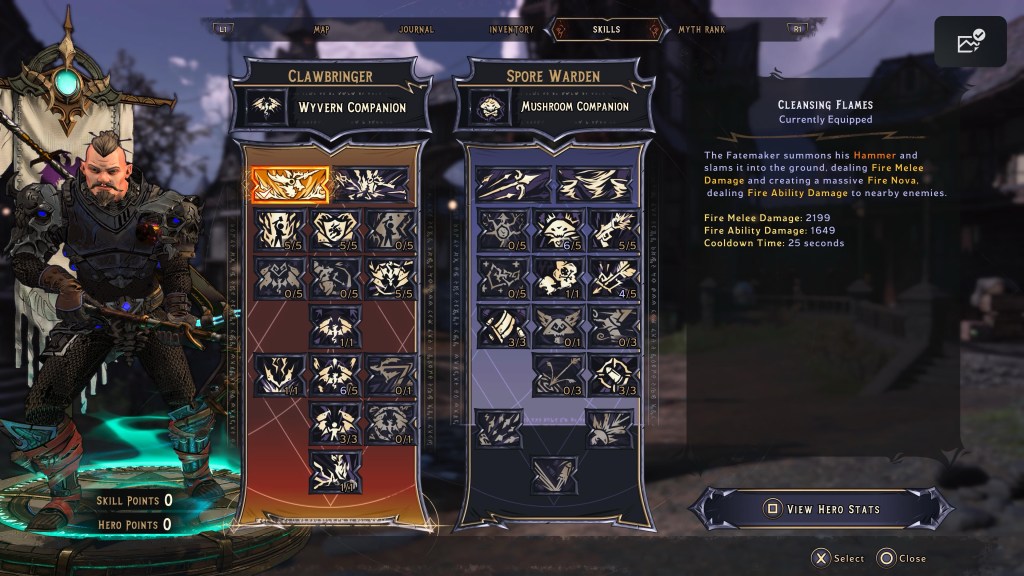
Task: Choose the second Clawbringer action skill
Action: pyautogui.click(x=371, y=184)
